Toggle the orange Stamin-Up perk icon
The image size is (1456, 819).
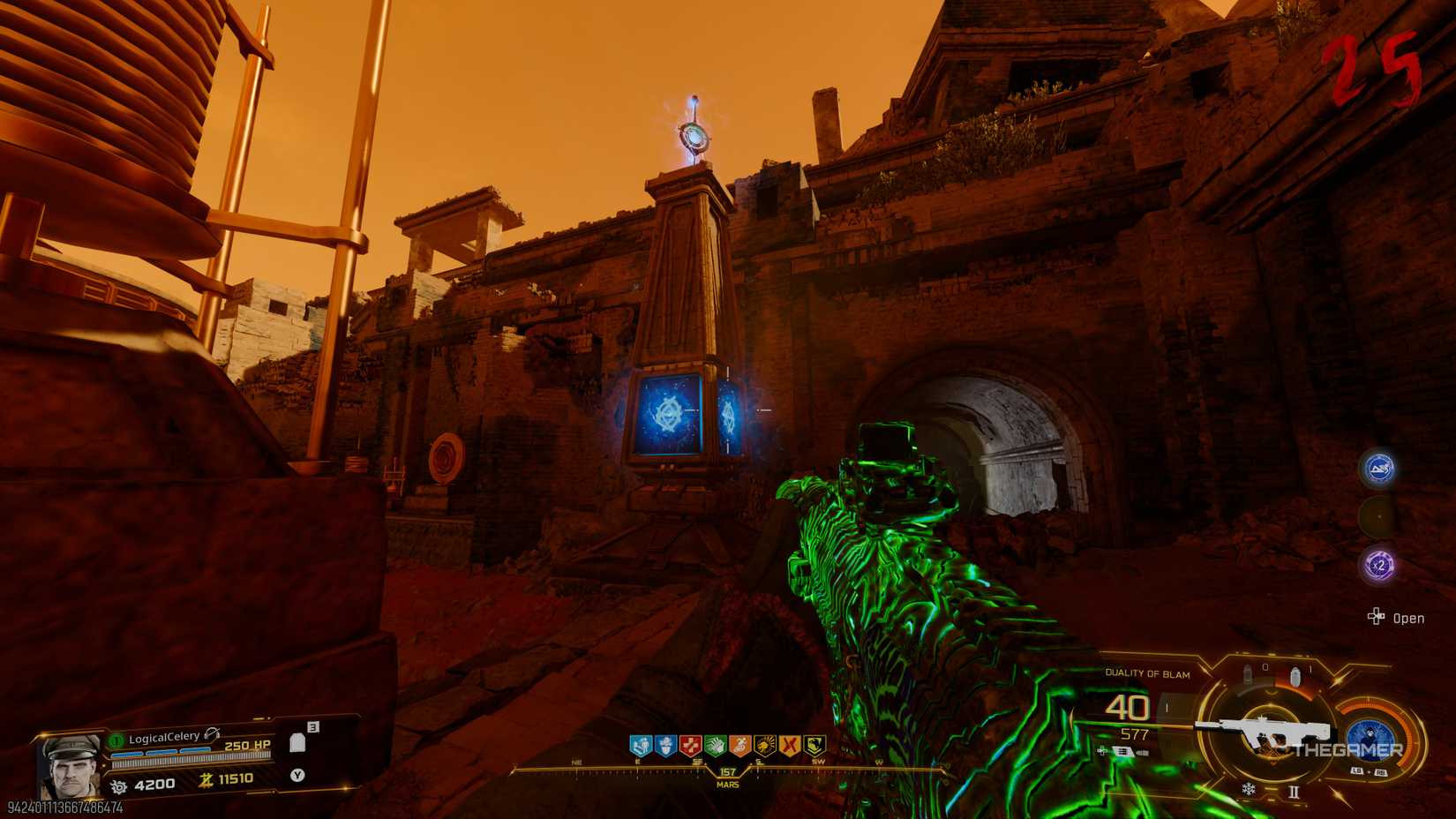(741, 746)
